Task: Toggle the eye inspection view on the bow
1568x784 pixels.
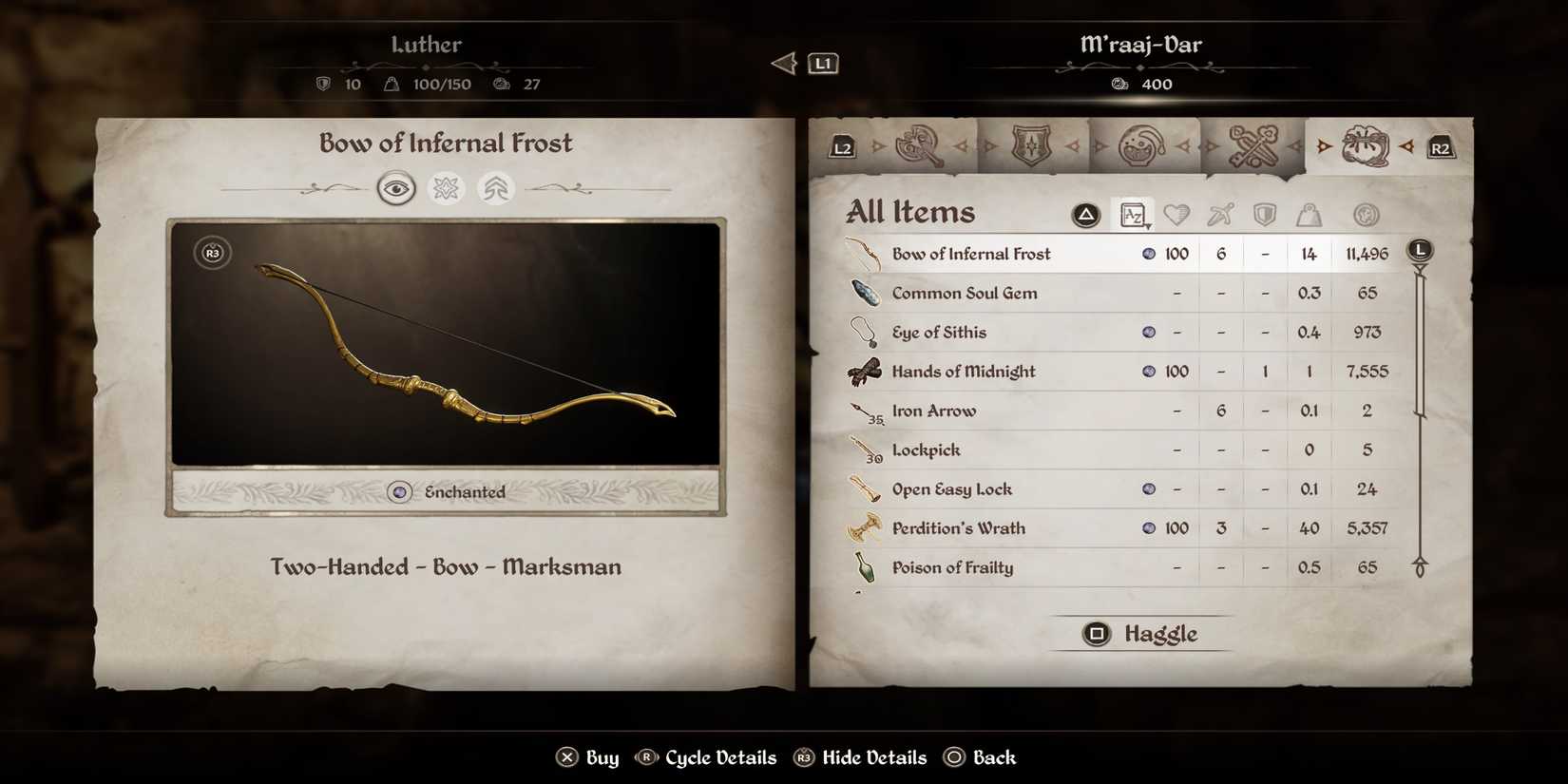Action: (x=396, y=188)
